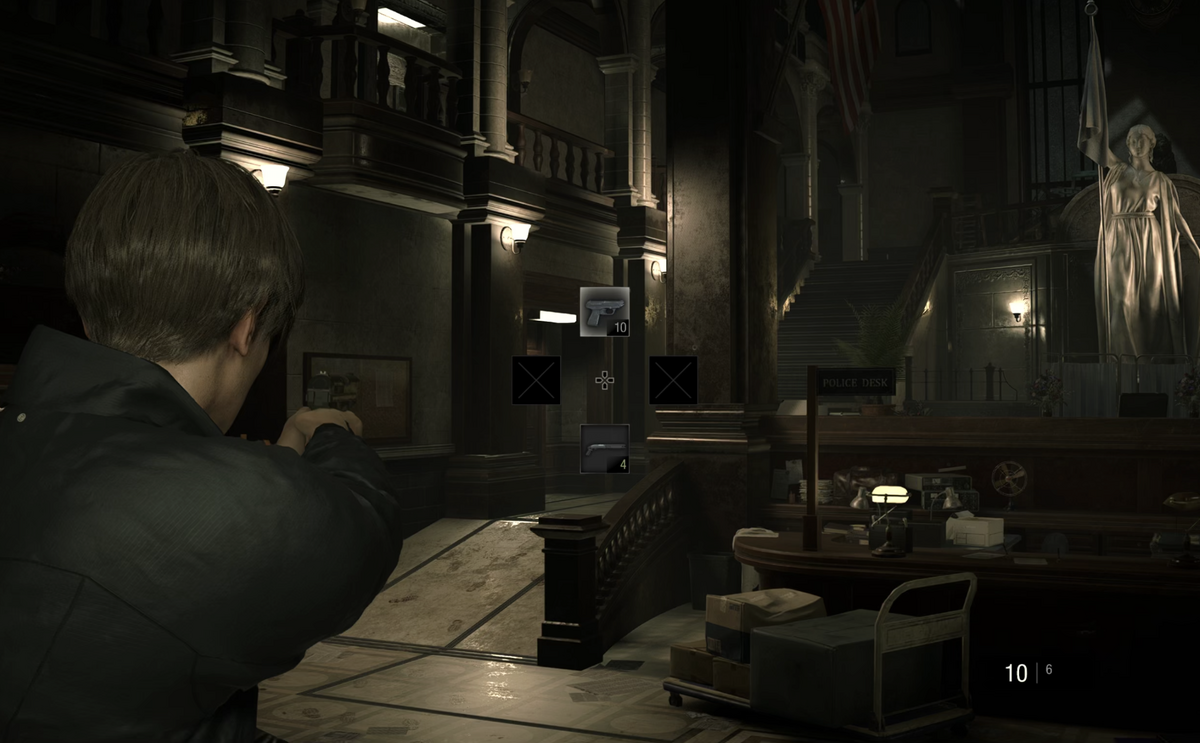
Task: Select the handgun weapon shortcut slot
Action: click(x=604, y=311)
